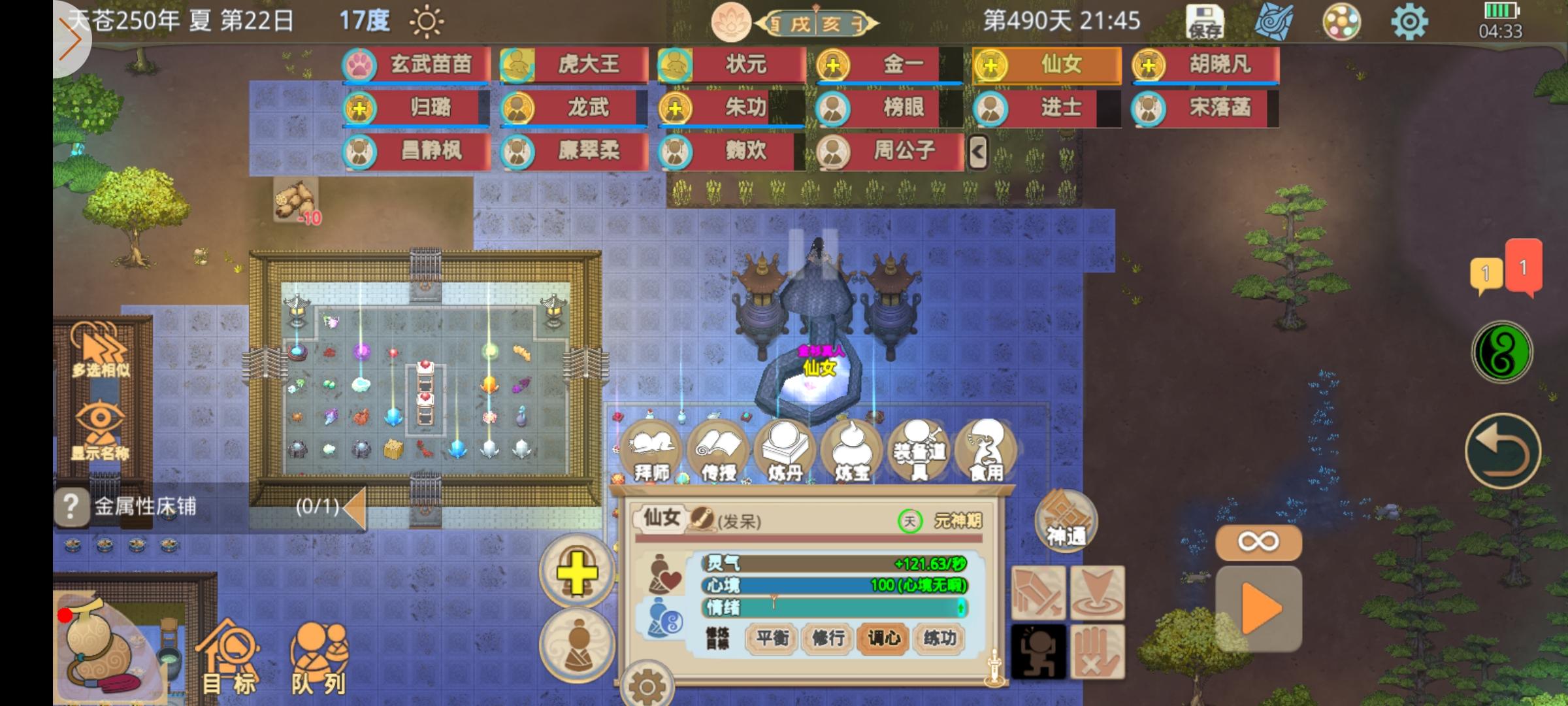The height and width of the screenshot is (706, 1568).
Task: Open the 目标 goals panel
Action: click(227, 650)
